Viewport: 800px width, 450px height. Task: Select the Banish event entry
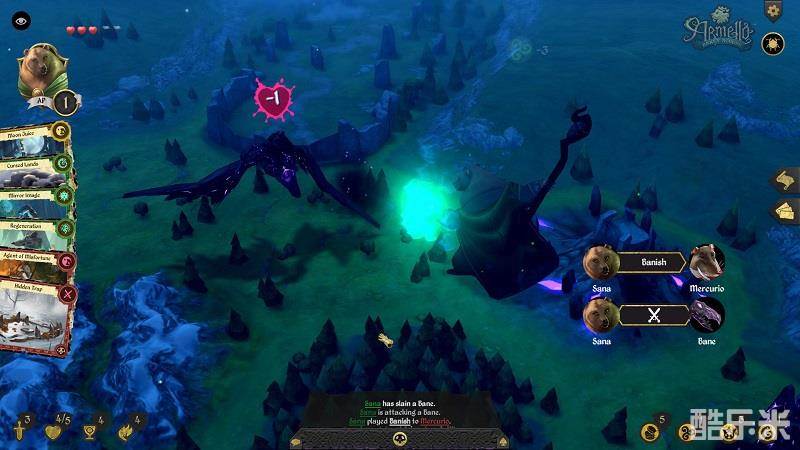pos(653,263)
